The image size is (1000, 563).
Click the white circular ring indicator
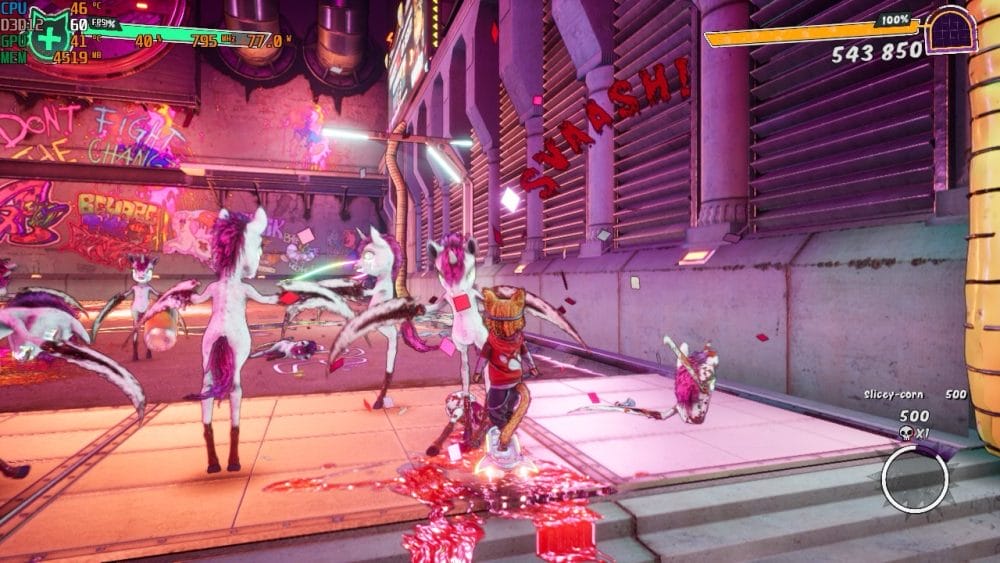pyautogui.click(x=914, y=479)
